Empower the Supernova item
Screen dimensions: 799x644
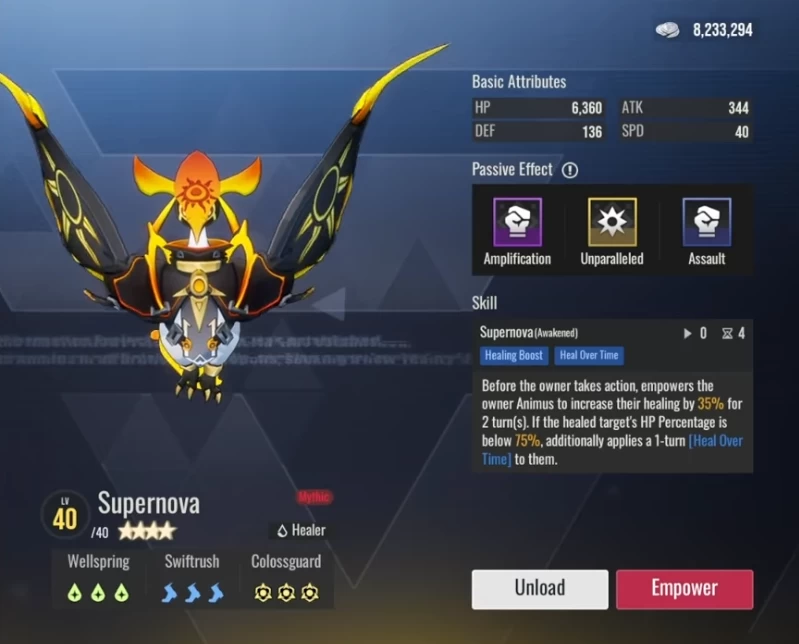coord(684,588)
